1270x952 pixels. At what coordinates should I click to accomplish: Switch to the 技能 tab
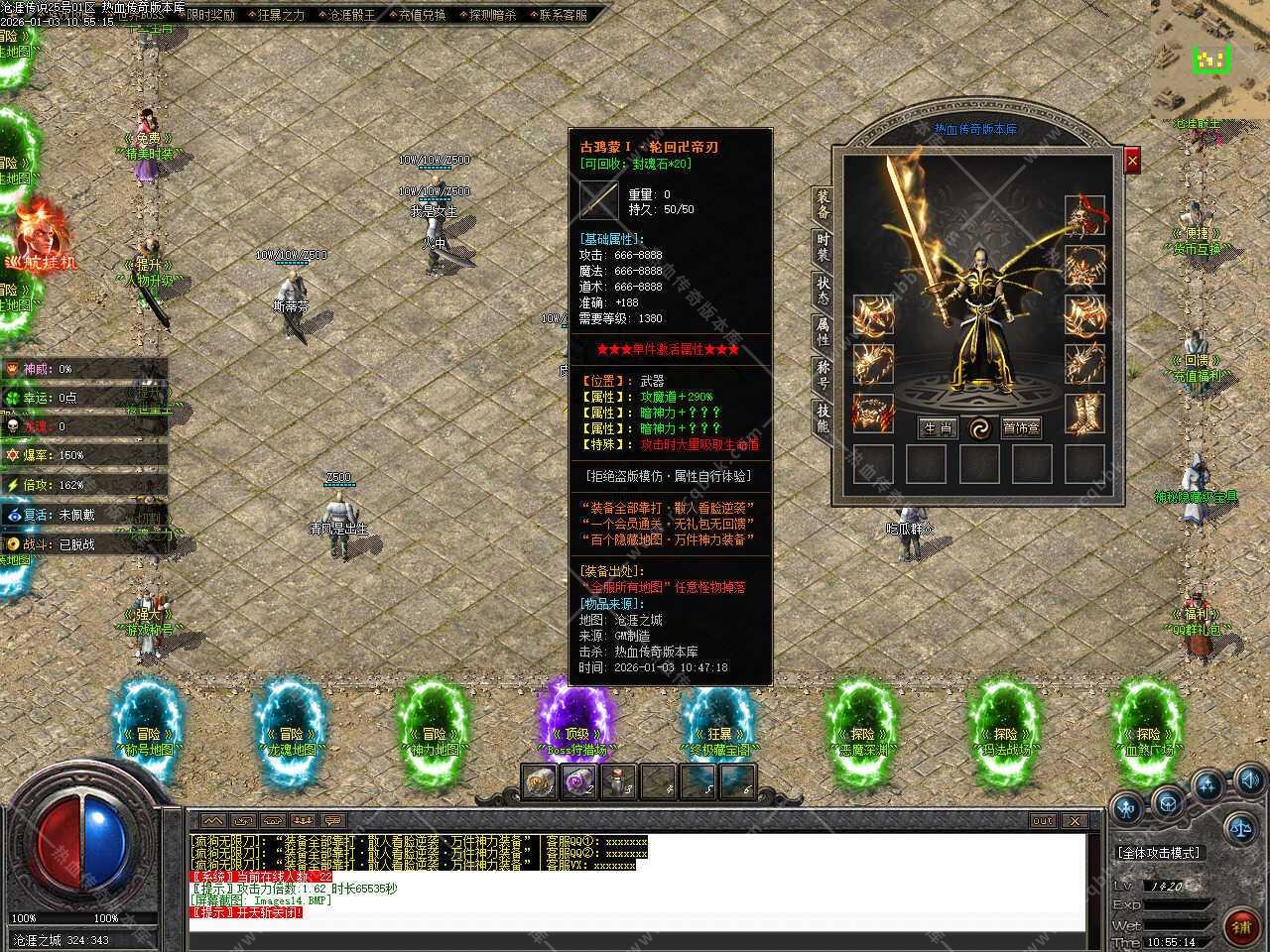pyautogui.click(x=823, y=416)
